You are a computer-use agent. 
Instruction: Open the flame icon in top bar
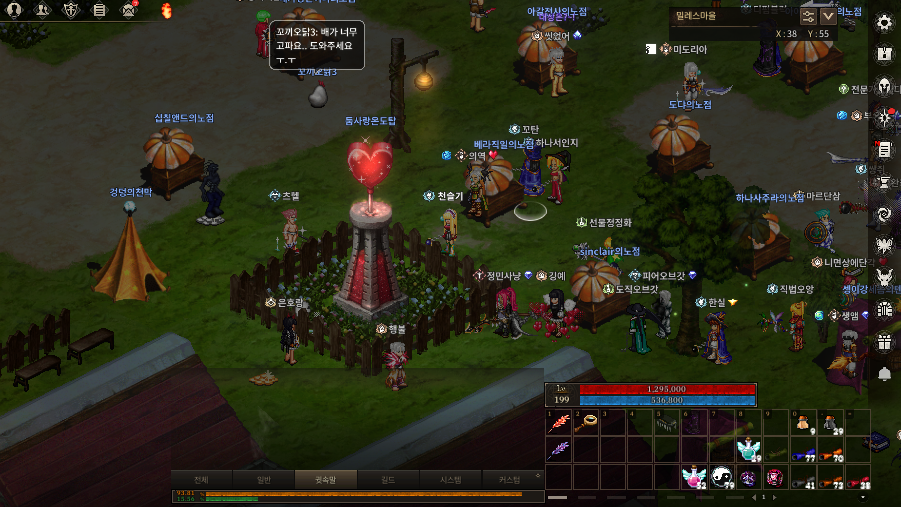(165, 10)
